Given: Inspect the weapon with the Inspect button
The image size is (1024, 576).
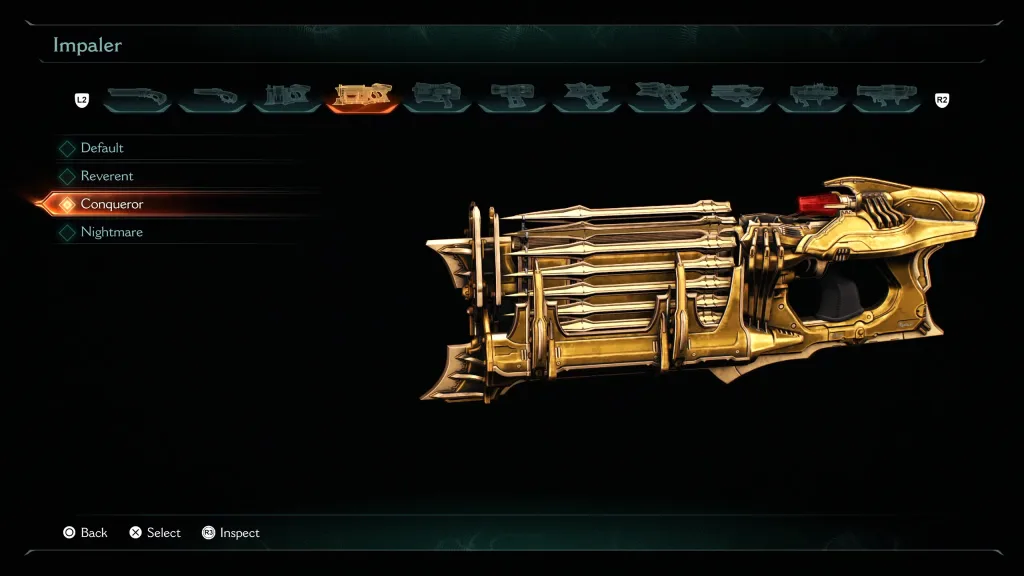Looking at the screenshot, I should (231, 533).
